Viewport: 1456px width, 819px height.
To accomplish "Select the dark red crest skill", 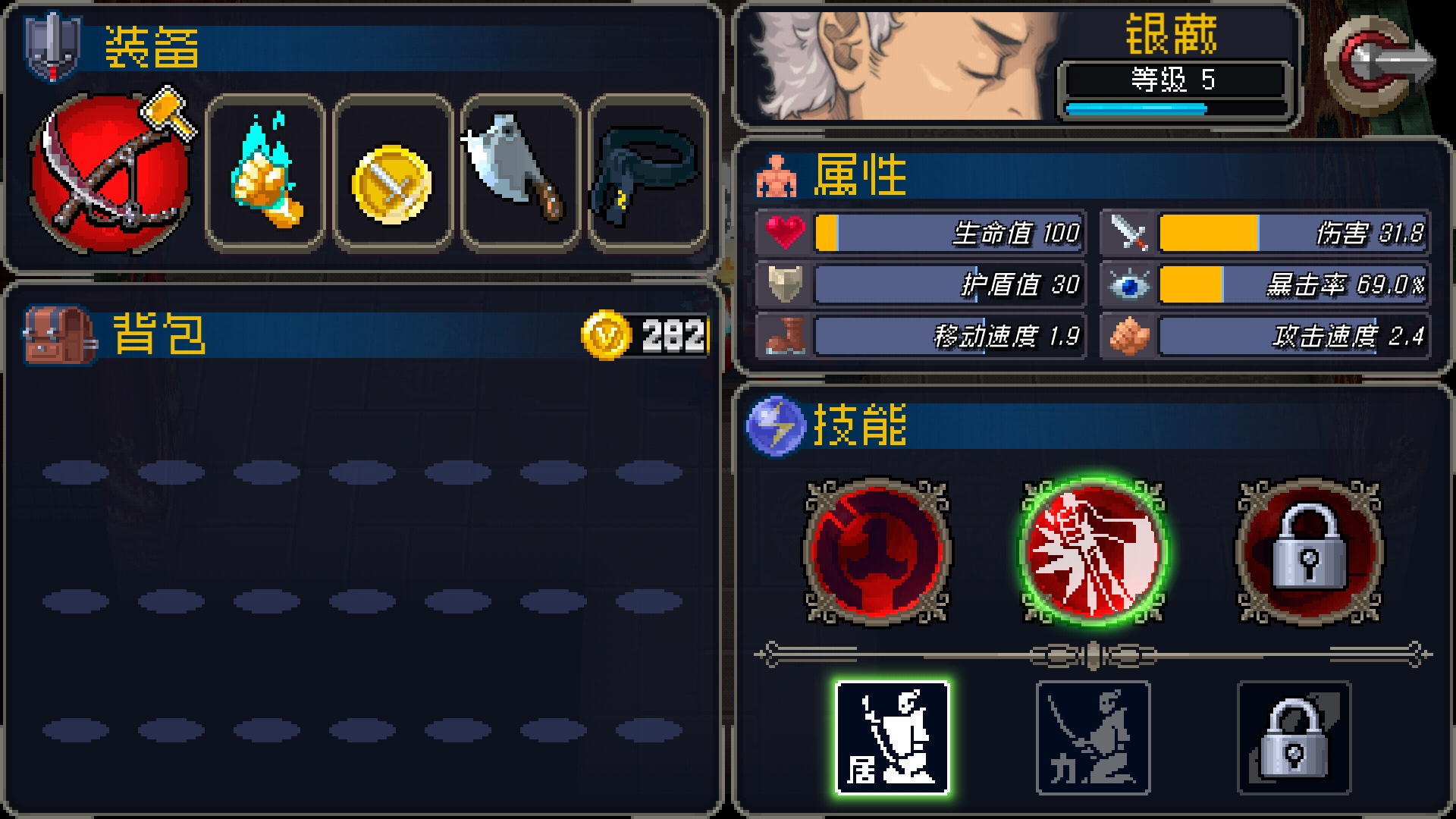I will click(x=877, y=551).
